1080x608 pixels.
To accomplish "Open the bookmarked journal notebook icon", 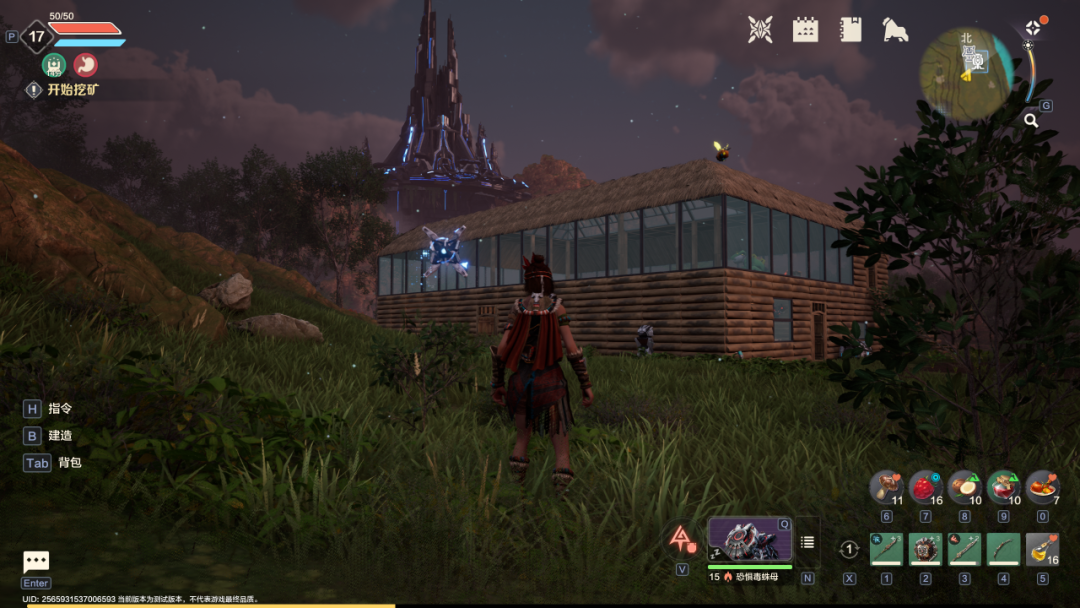I will (x=851, y=30).
